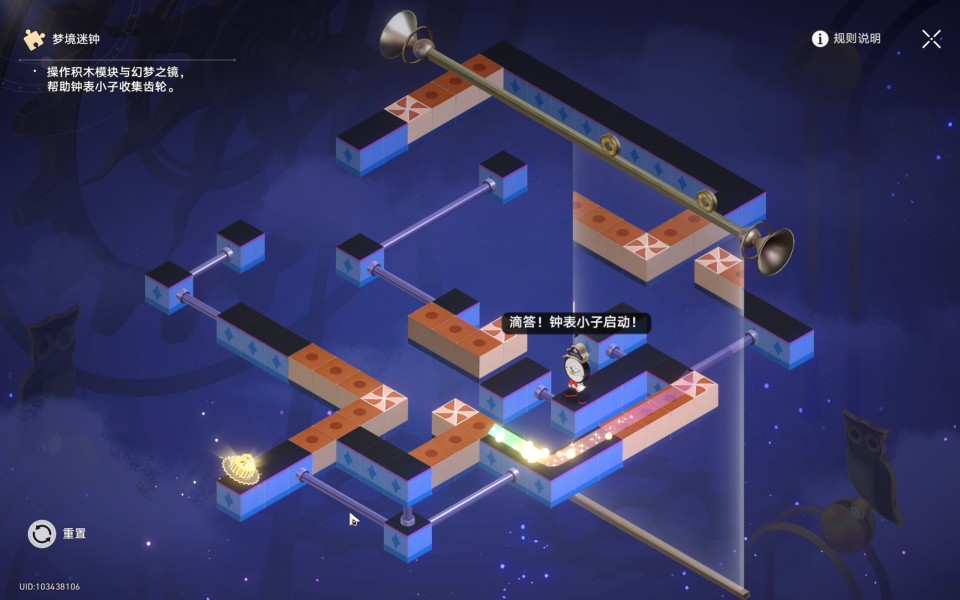This screenshot has height=600, width=960.
Task: Open the 规则说明 rules explanation
Action: pos(846,39)
